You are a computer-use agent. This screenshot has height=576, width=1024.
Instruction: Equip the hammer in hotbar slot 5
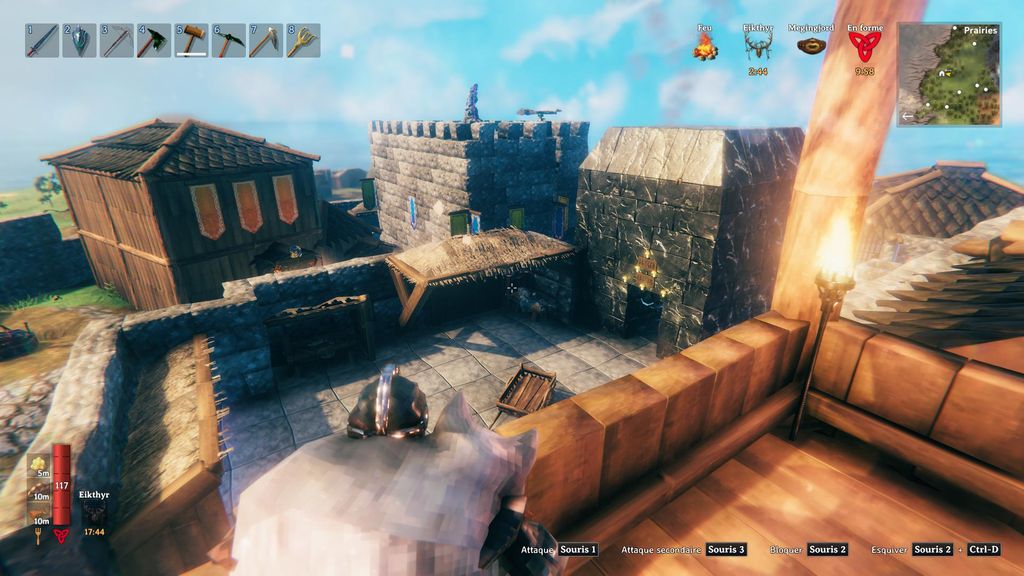point(191,41)
